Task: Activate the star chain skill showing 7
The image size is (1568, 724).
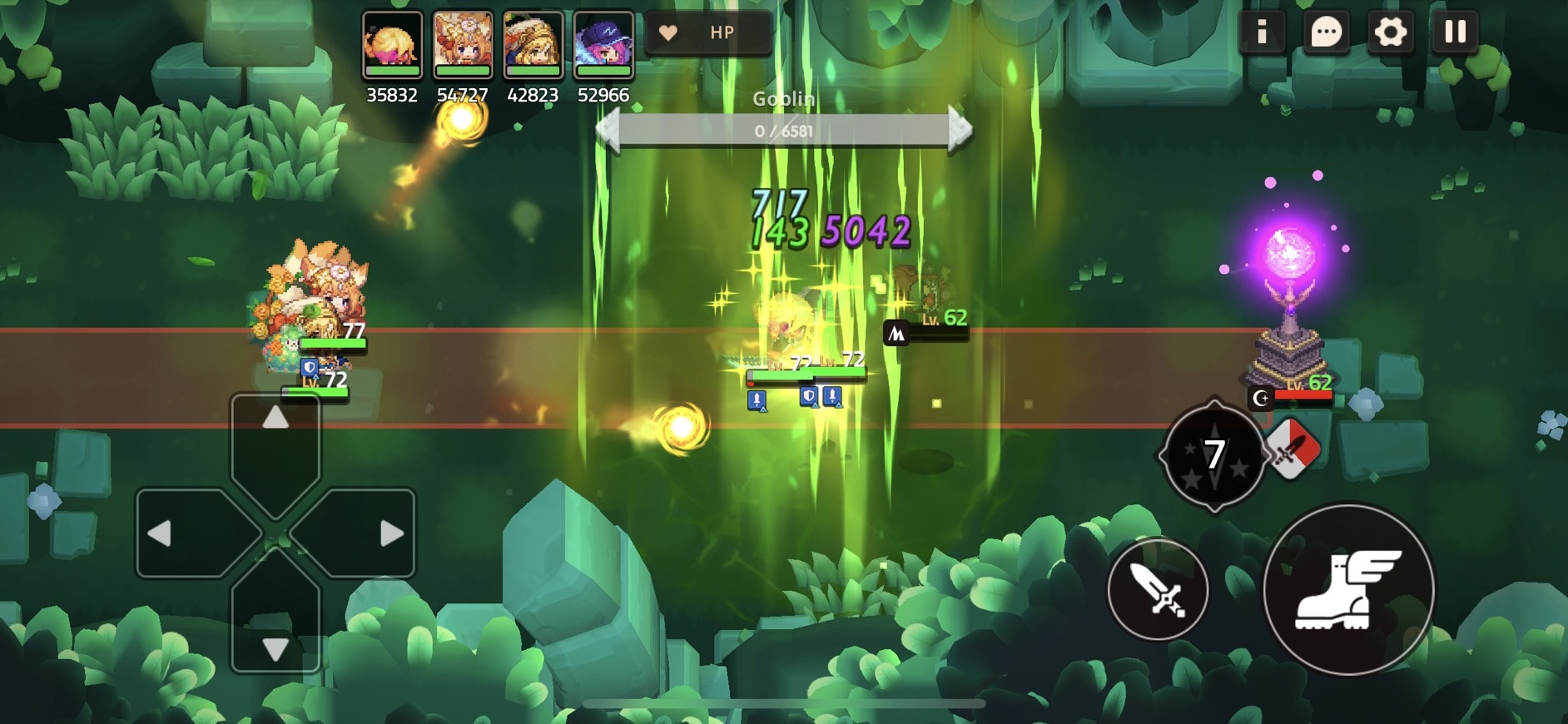Action: (x=1214, y=455)
